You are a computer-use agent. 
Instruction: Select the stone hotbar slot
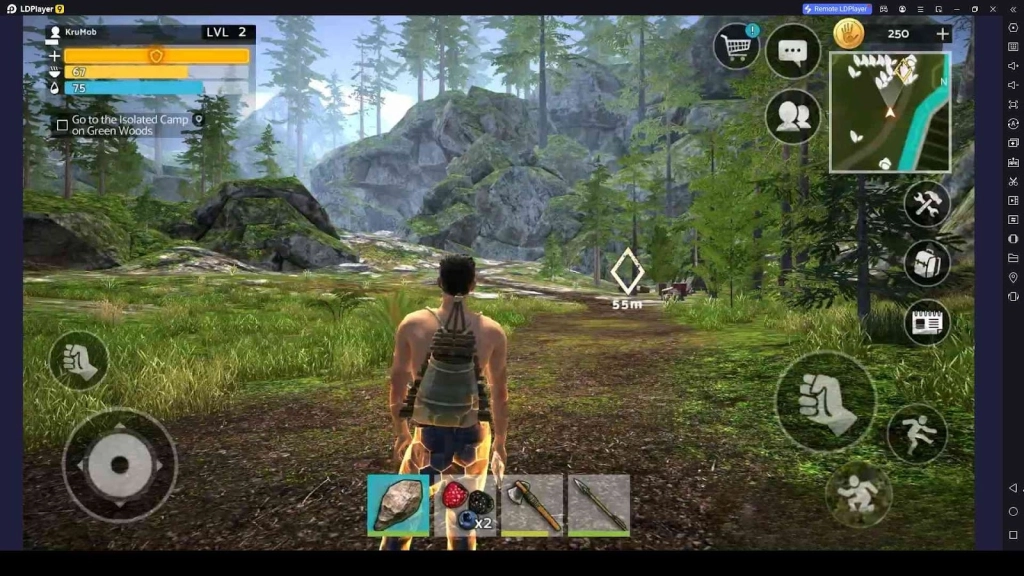(x=398, y=505)
